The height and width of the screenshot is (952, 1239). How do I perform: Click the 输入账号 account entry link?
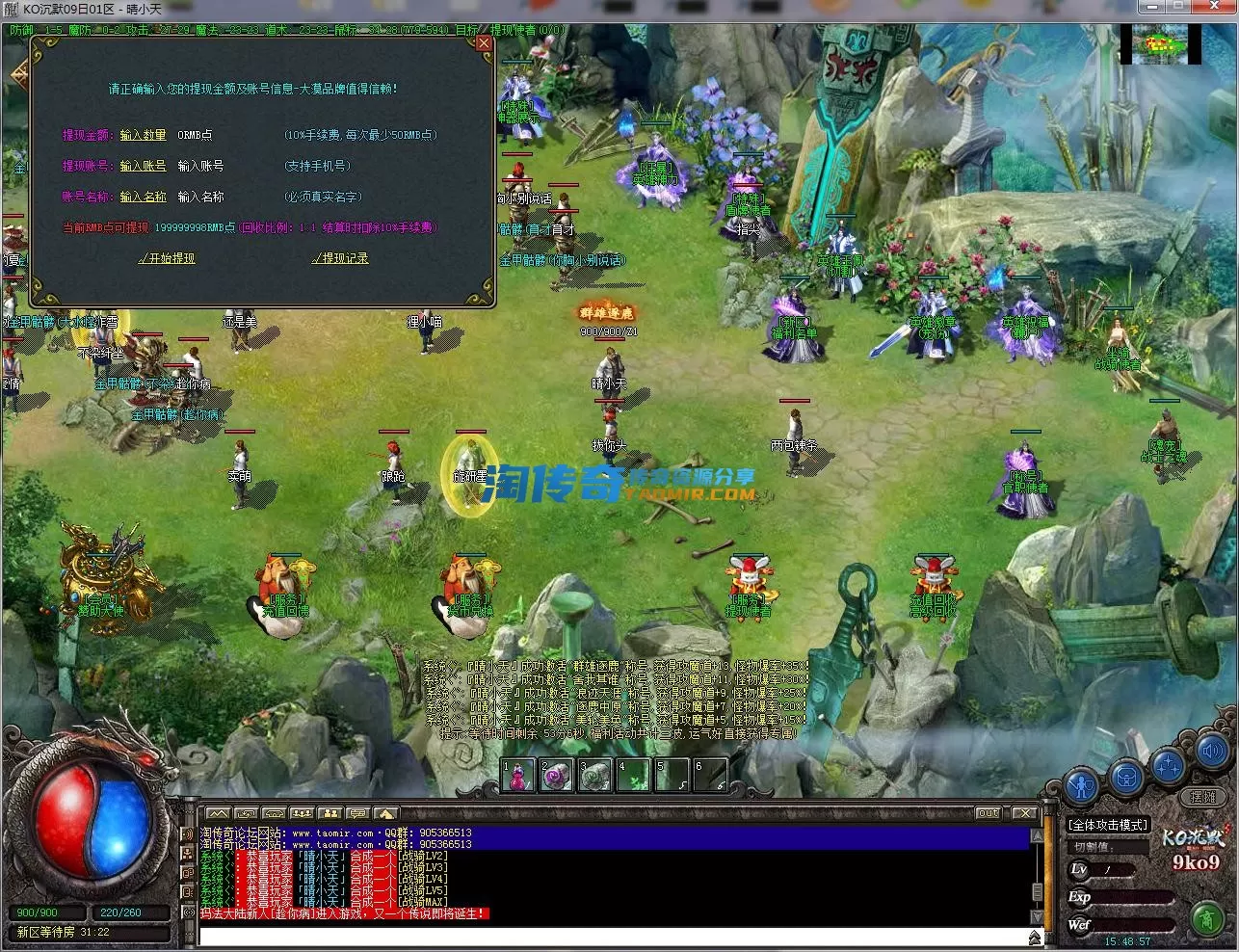click(143, 167)
